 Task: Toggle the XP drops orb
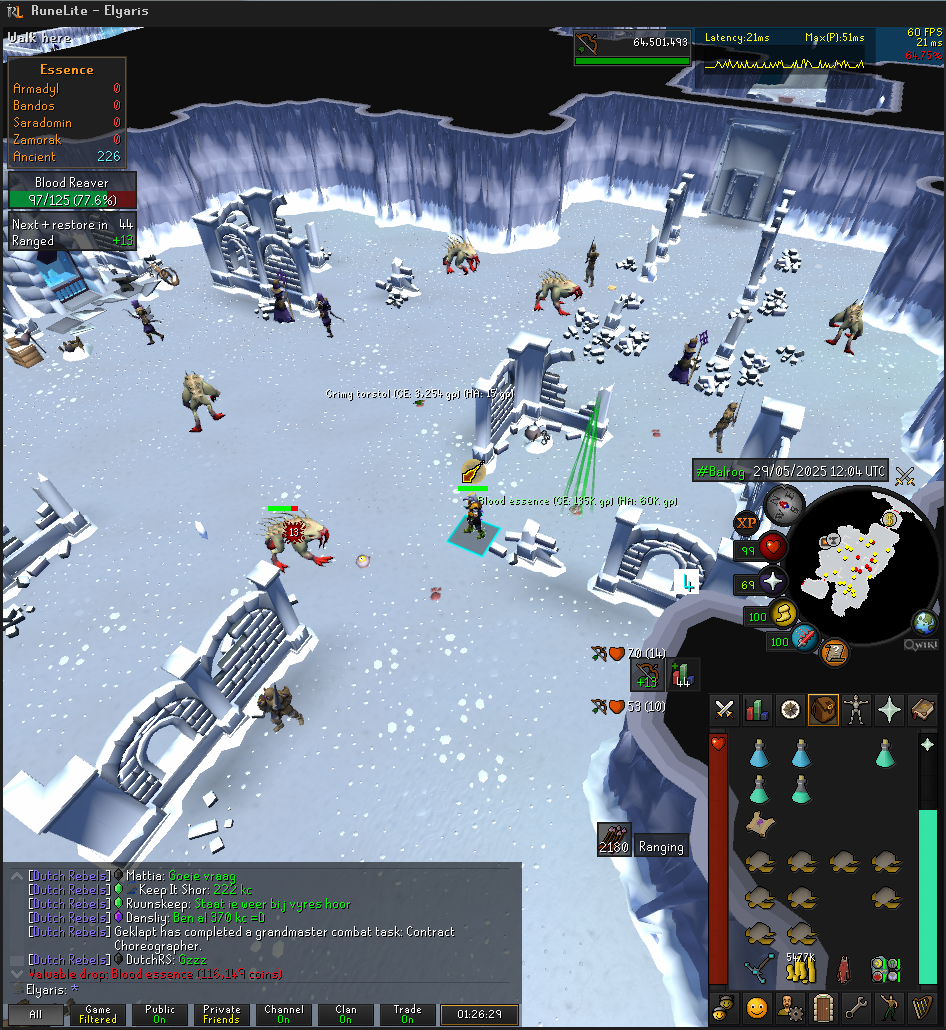pos(746,522)
